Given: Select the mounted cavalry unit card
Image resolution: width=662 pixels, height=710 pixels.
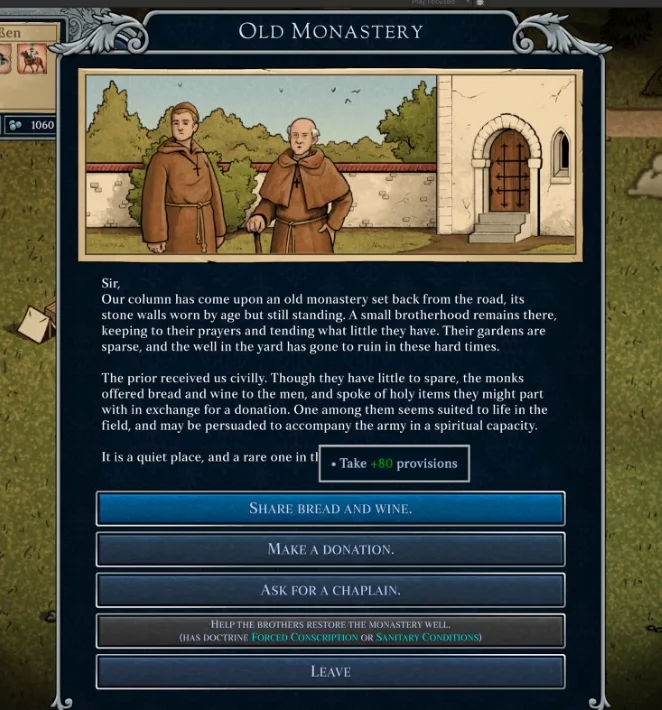Looking at the screenshot, I should click(x=33, y=60).
